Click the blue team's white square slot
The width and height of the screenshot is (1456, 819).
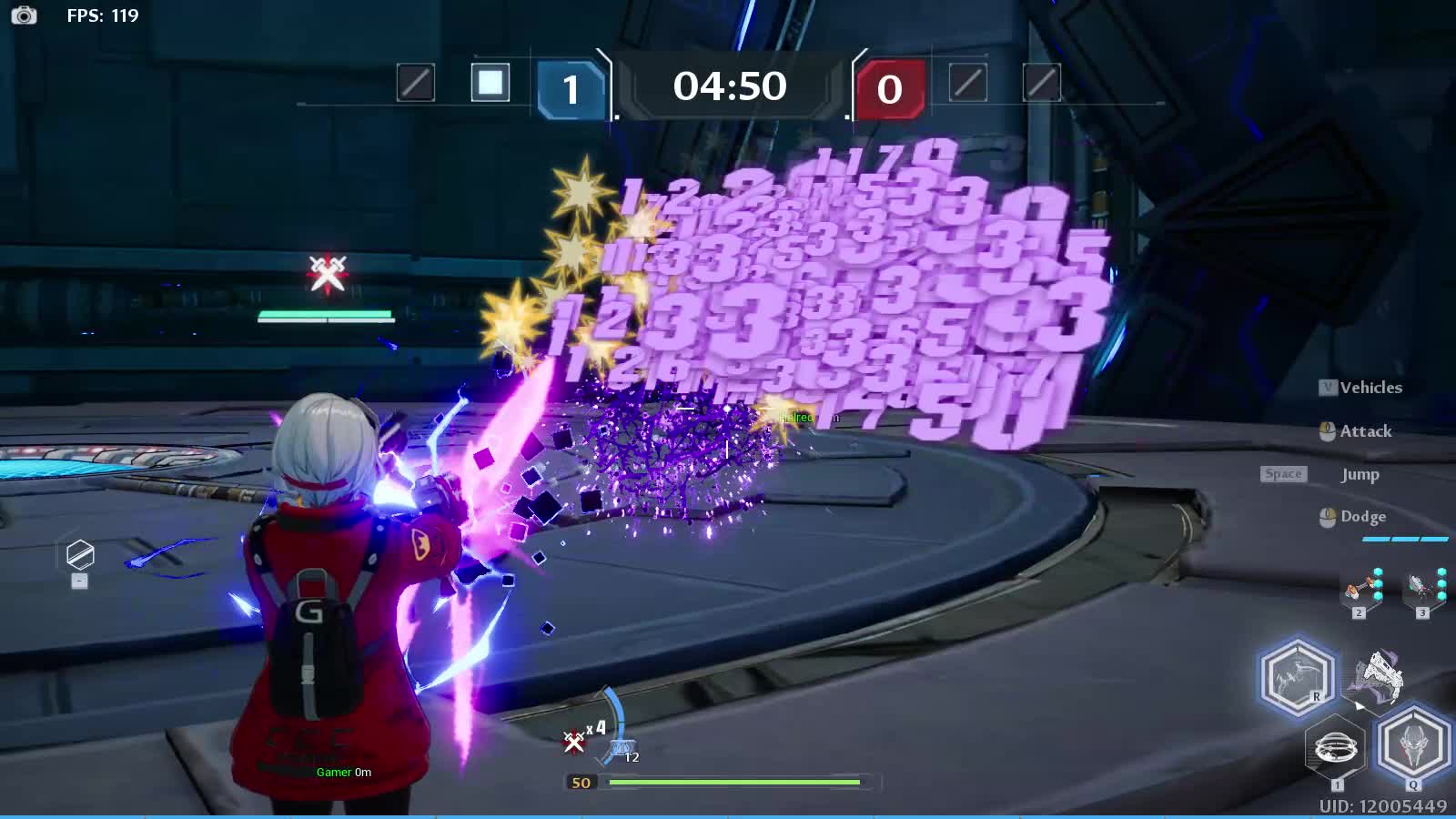pyautogui.click(x=490, y=83)
